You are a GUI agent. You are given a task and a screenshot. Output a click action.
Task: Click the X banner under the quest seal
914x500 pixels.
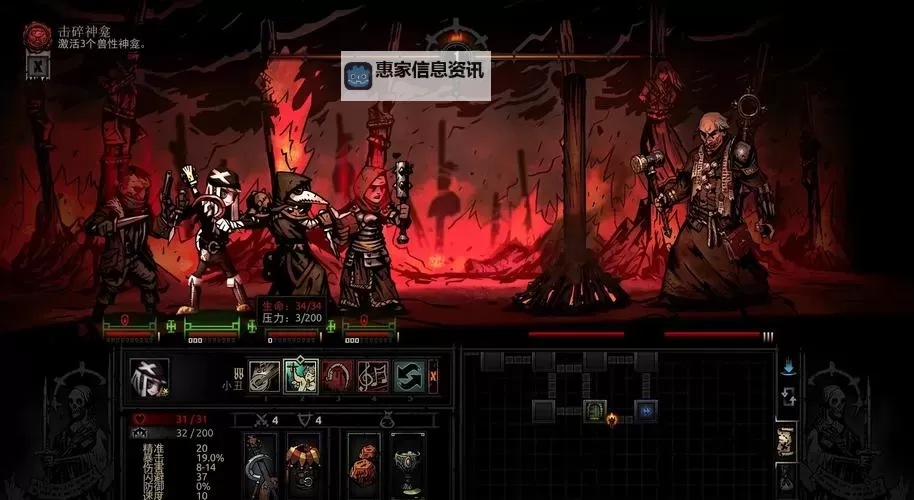pyautogui.click(x=38, y=66)
